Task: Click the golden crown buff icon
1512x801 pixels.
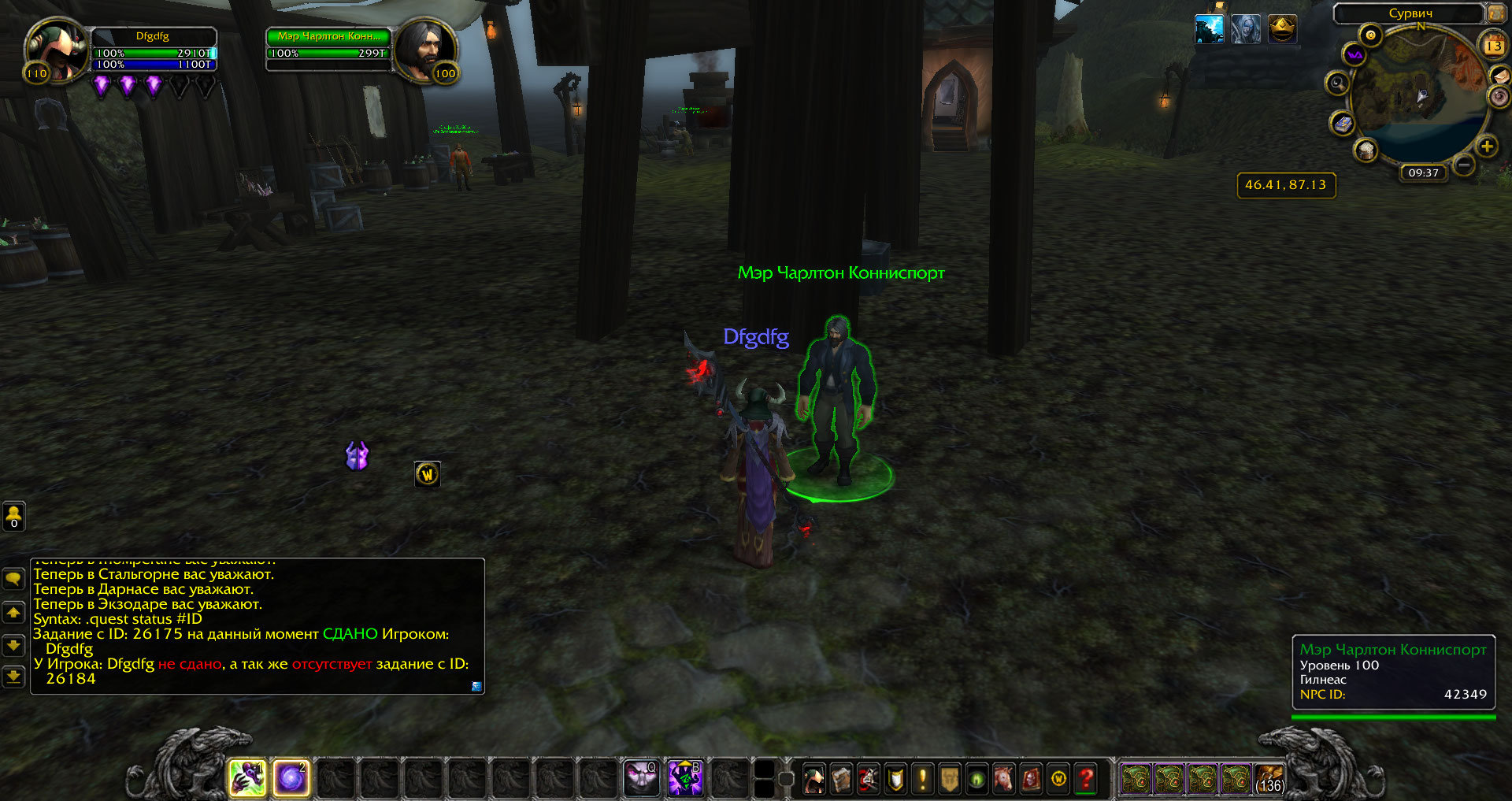Action: click(1282, 30)
